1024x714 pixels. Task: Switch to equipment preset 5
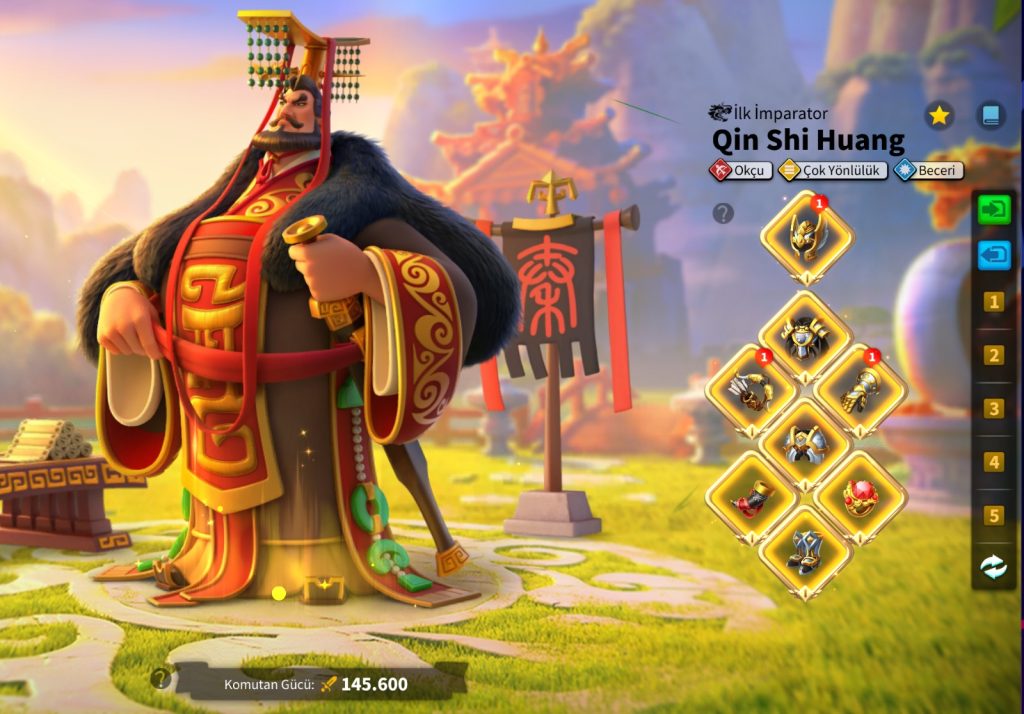coord(994,516)
